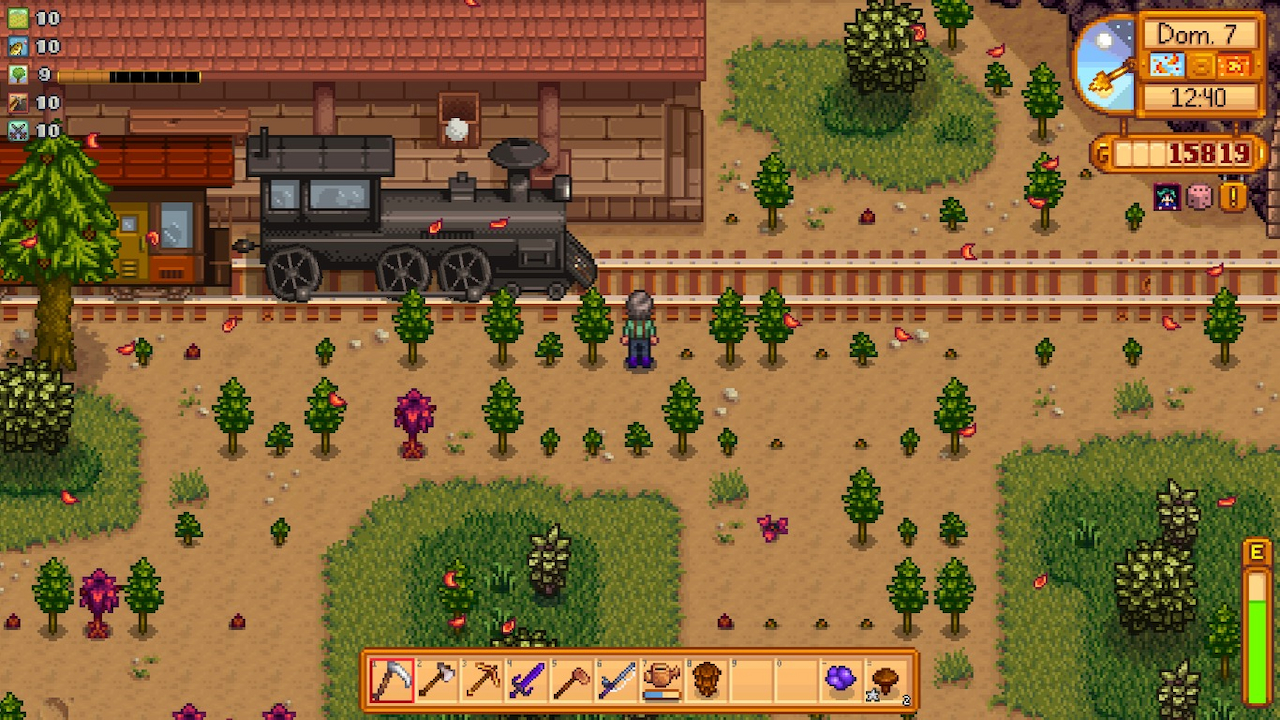Screen dimensions: 1280x720
Task: Equip the axe from the toolbar
Action: [x=437, y=680]
